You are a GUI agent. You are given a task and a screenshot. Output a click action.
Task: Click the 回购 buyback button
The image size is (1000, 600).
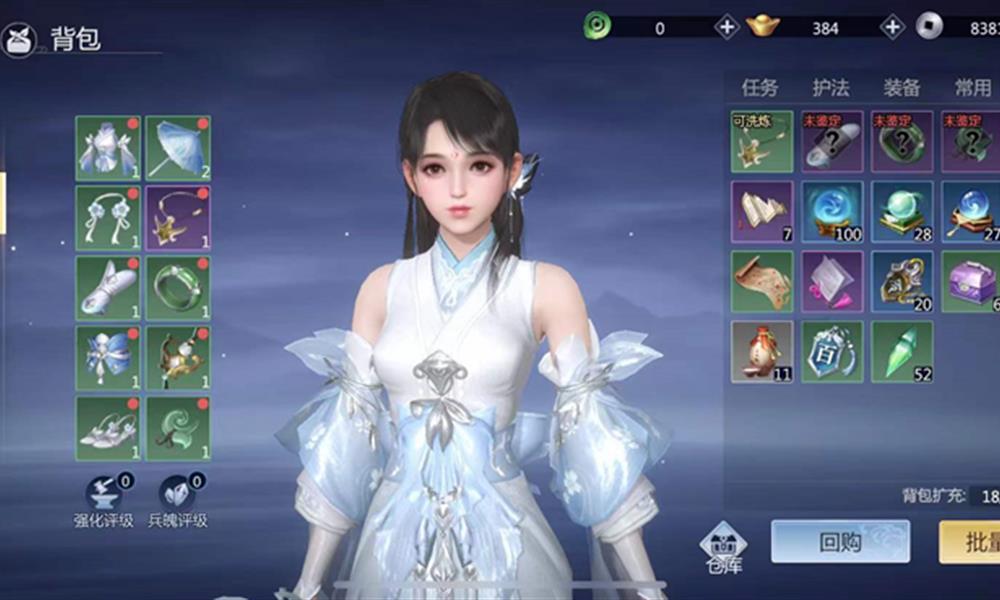pos(839,542)
